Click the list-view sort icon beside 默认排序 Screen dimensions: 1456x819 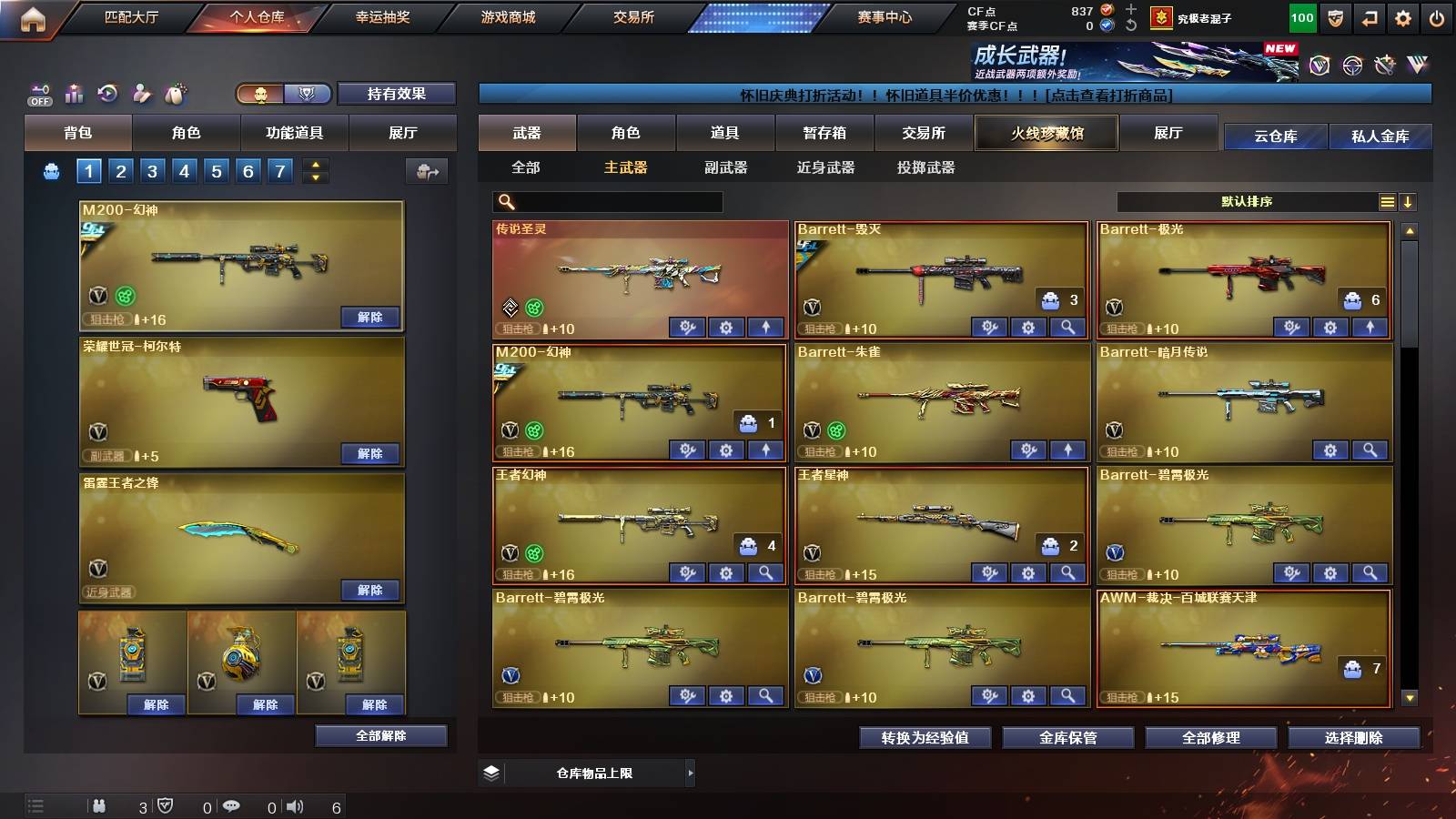[x=1387, y=201]
